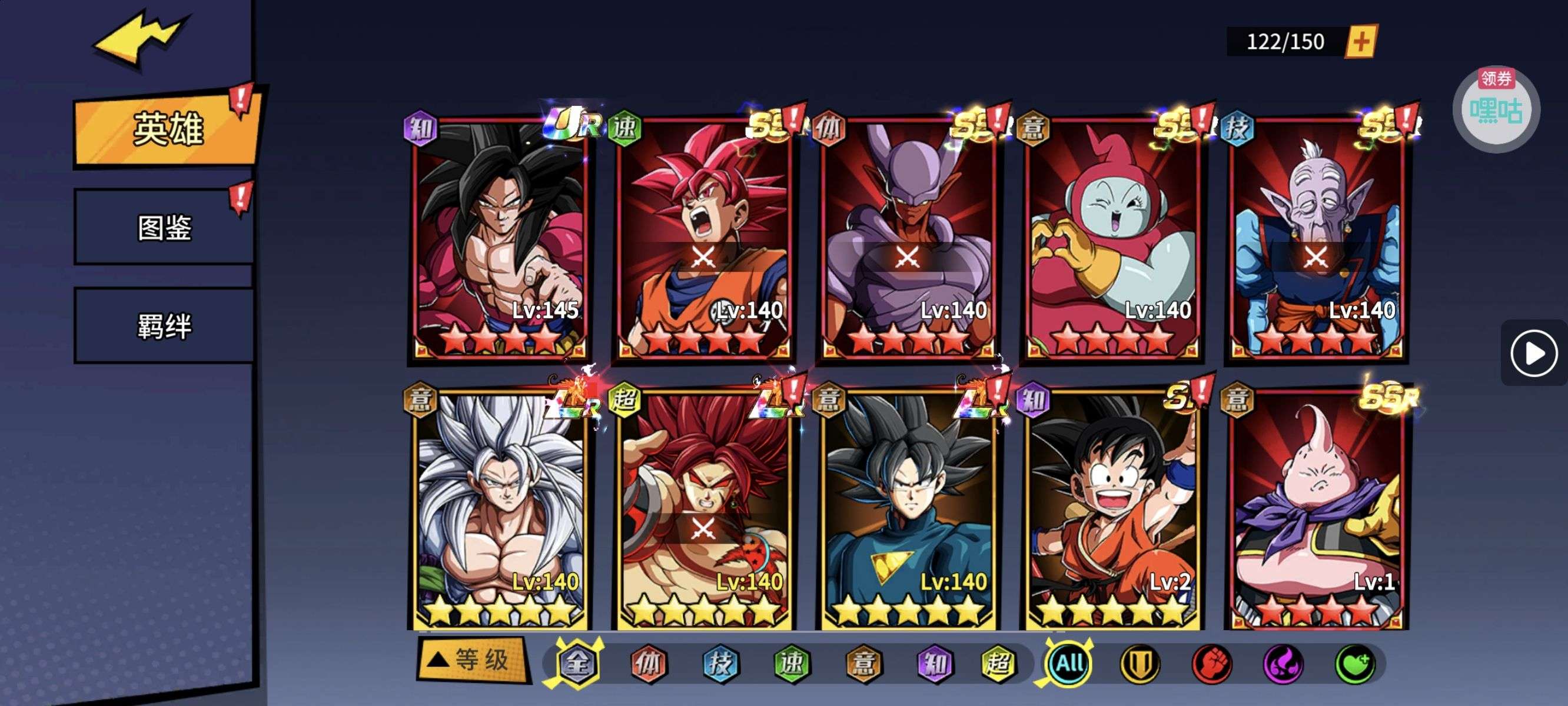Show all roles with the All filter
1568x706 pixels.
pos(1069,663)
